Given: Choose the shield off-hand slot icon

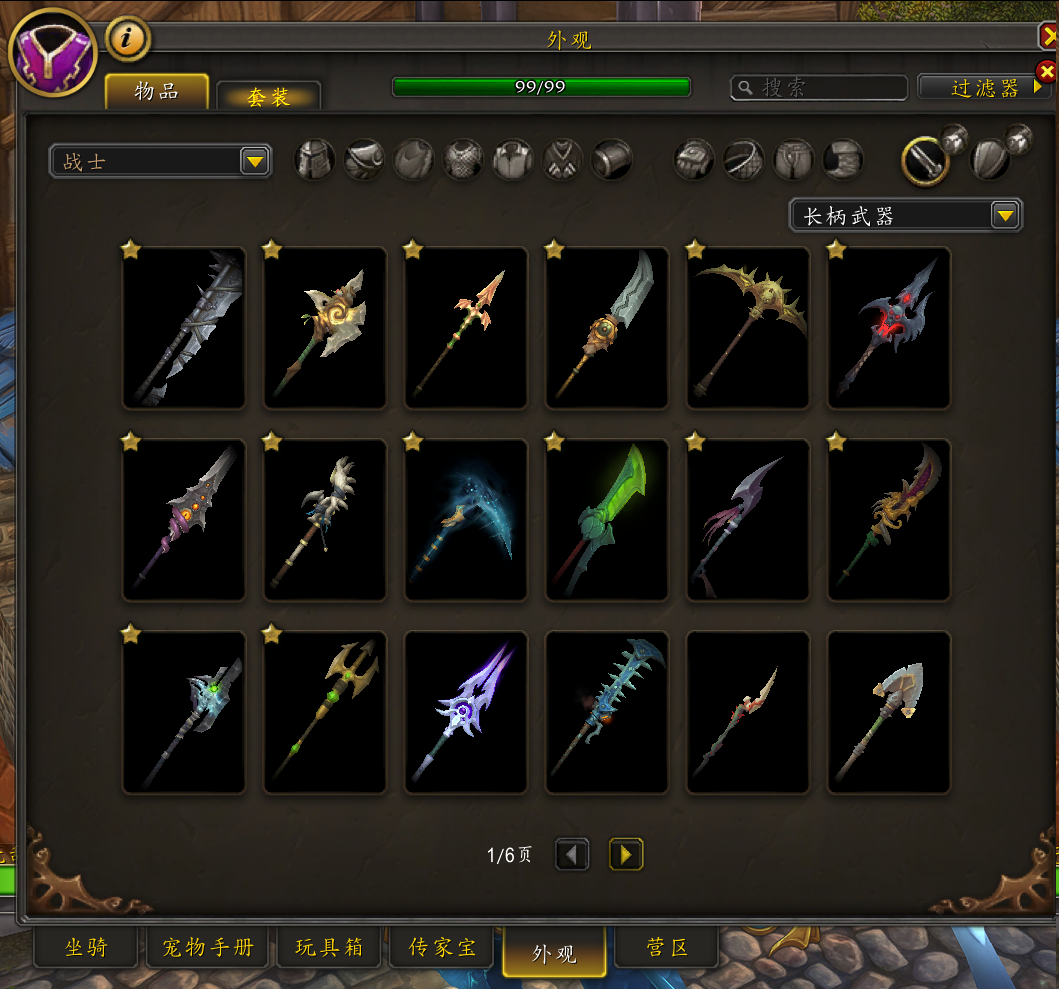Looking at the screenshot, I should click(992, 159).
